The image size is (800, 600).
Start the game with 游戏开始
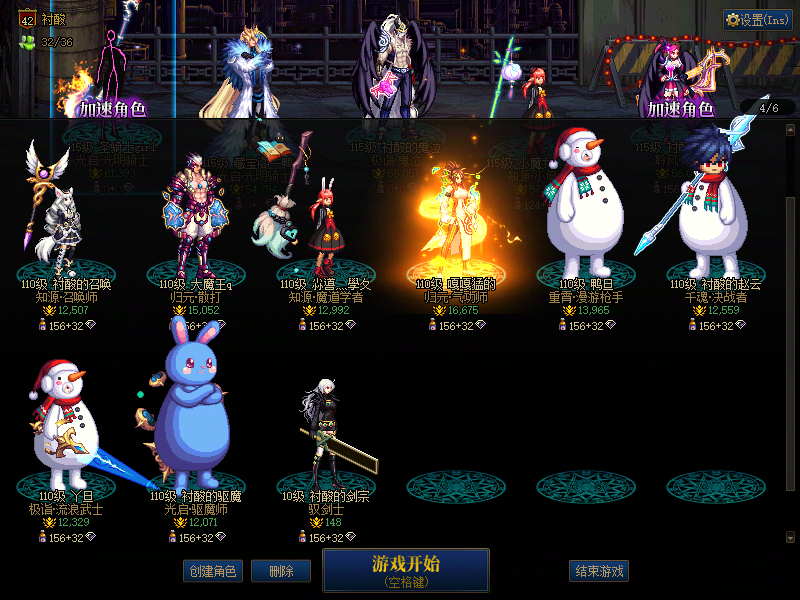click(x=405, y=569)
